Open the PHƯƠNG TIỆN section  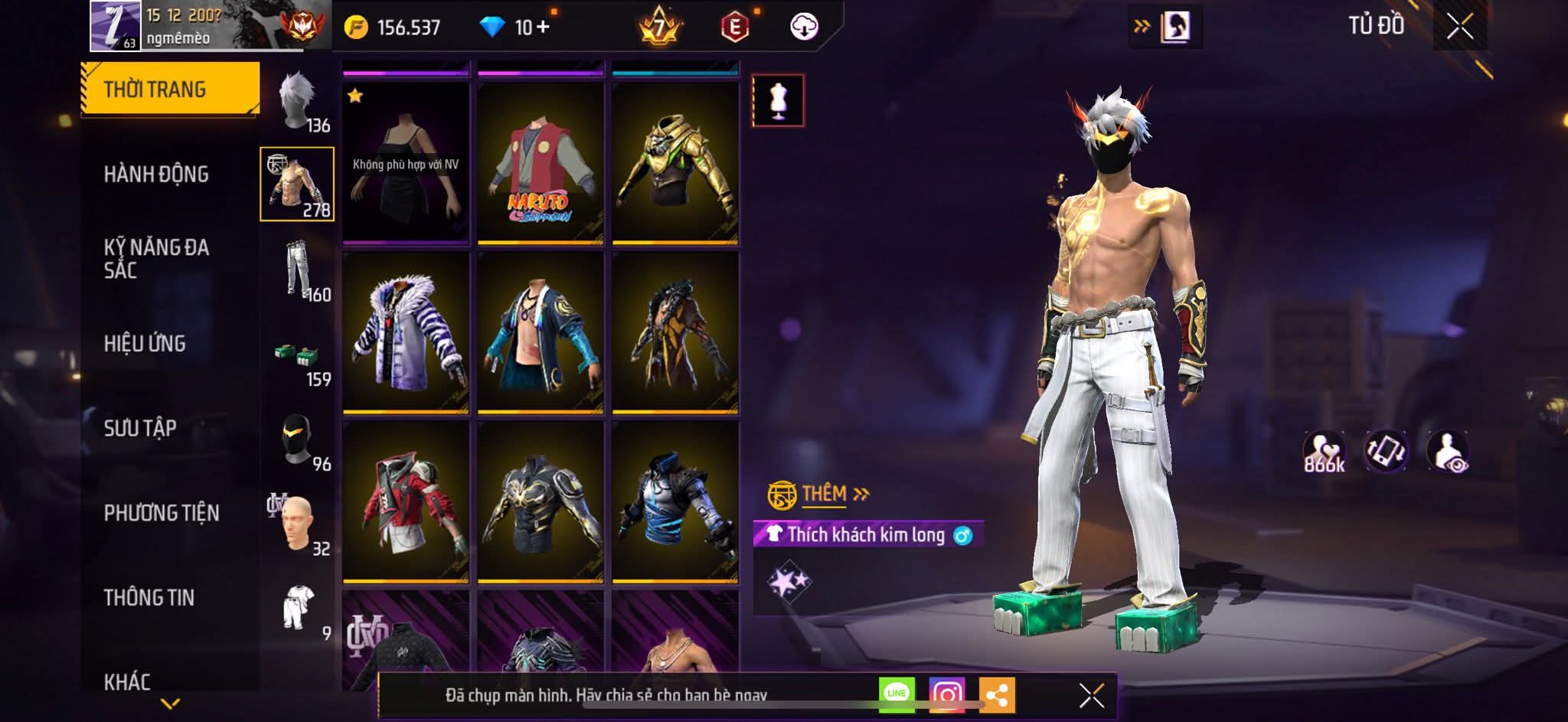(x=162, y=513)
